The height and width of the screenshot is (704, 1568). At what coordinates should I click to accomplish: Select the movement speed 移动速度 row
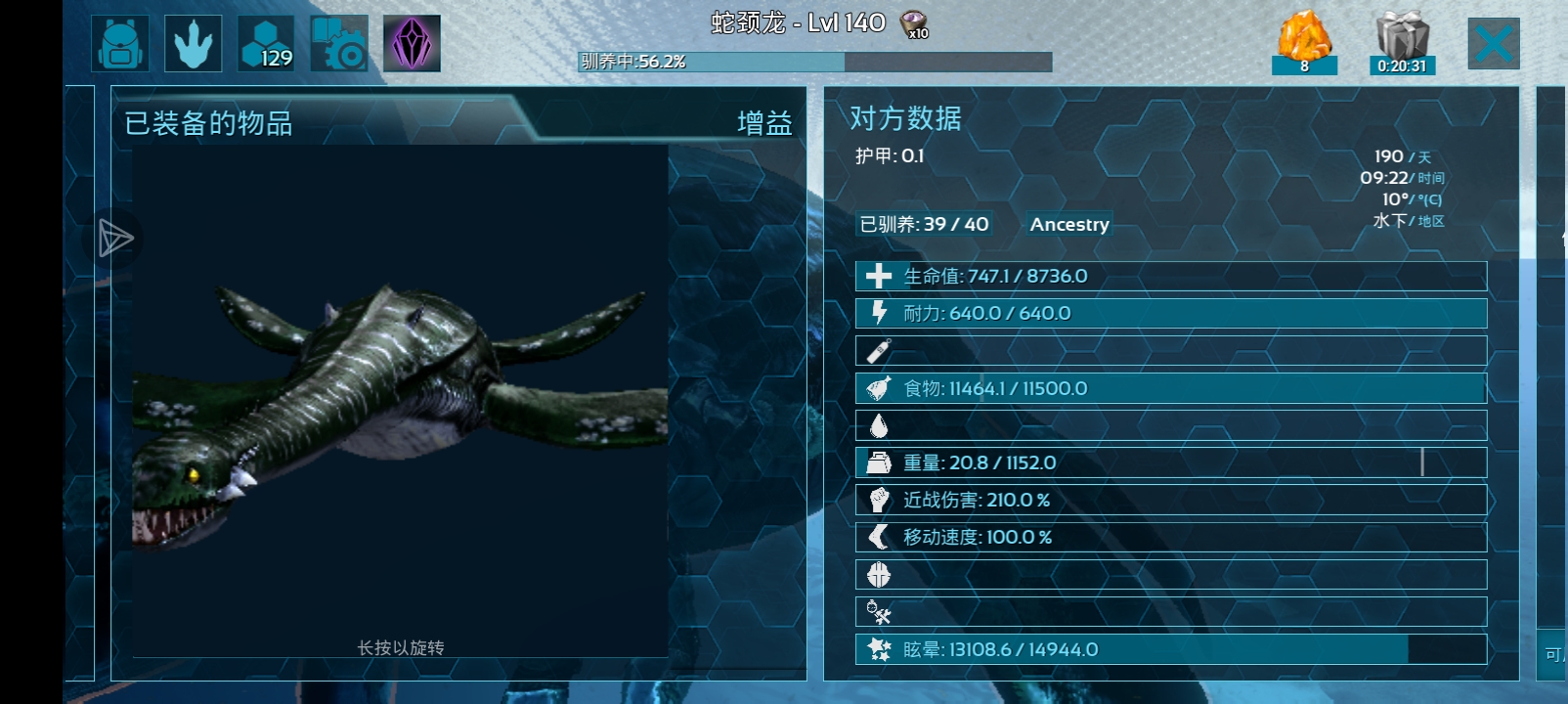(x=1170, y=537)
